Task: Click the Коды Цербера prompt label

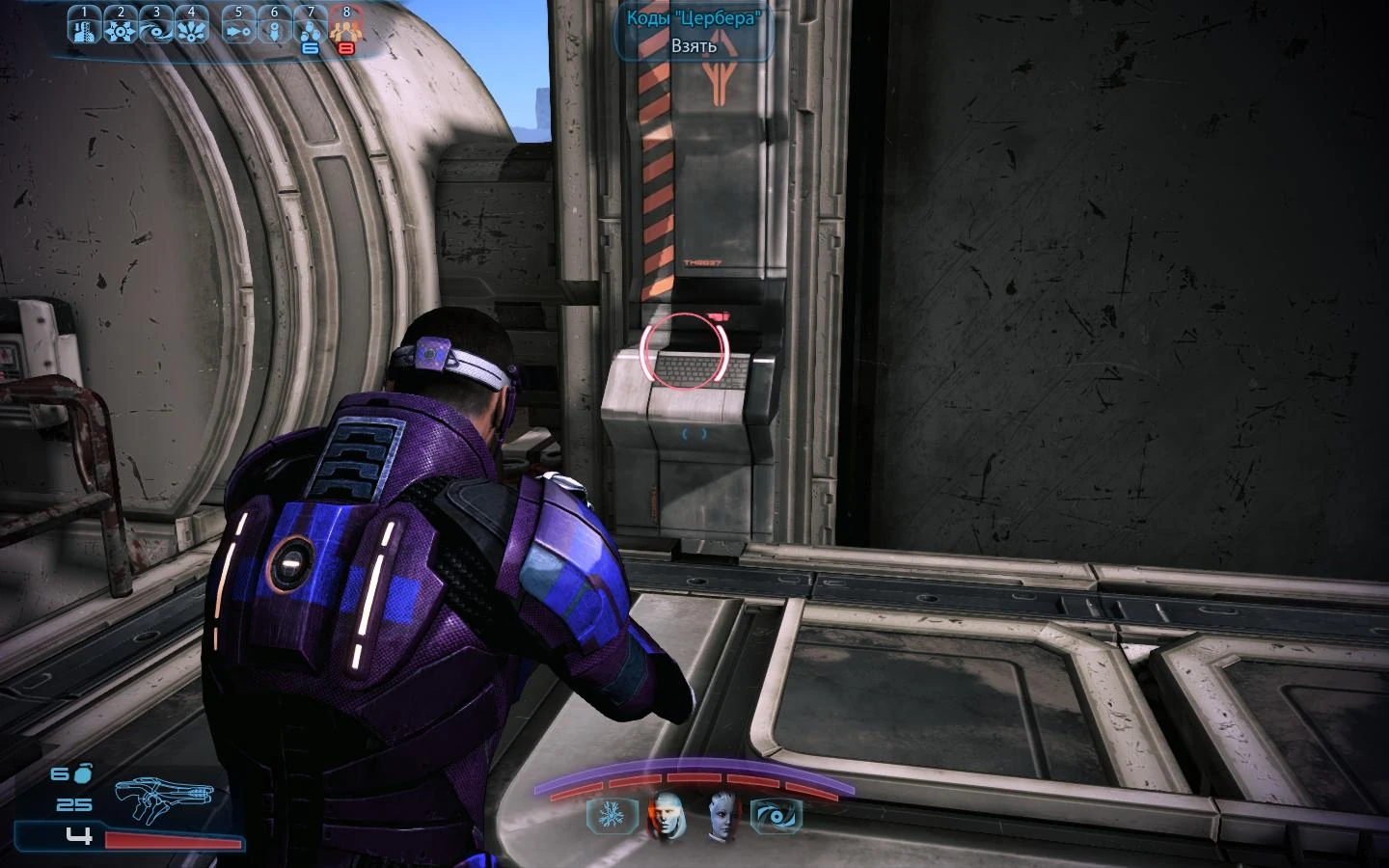Action: [694, 16]
